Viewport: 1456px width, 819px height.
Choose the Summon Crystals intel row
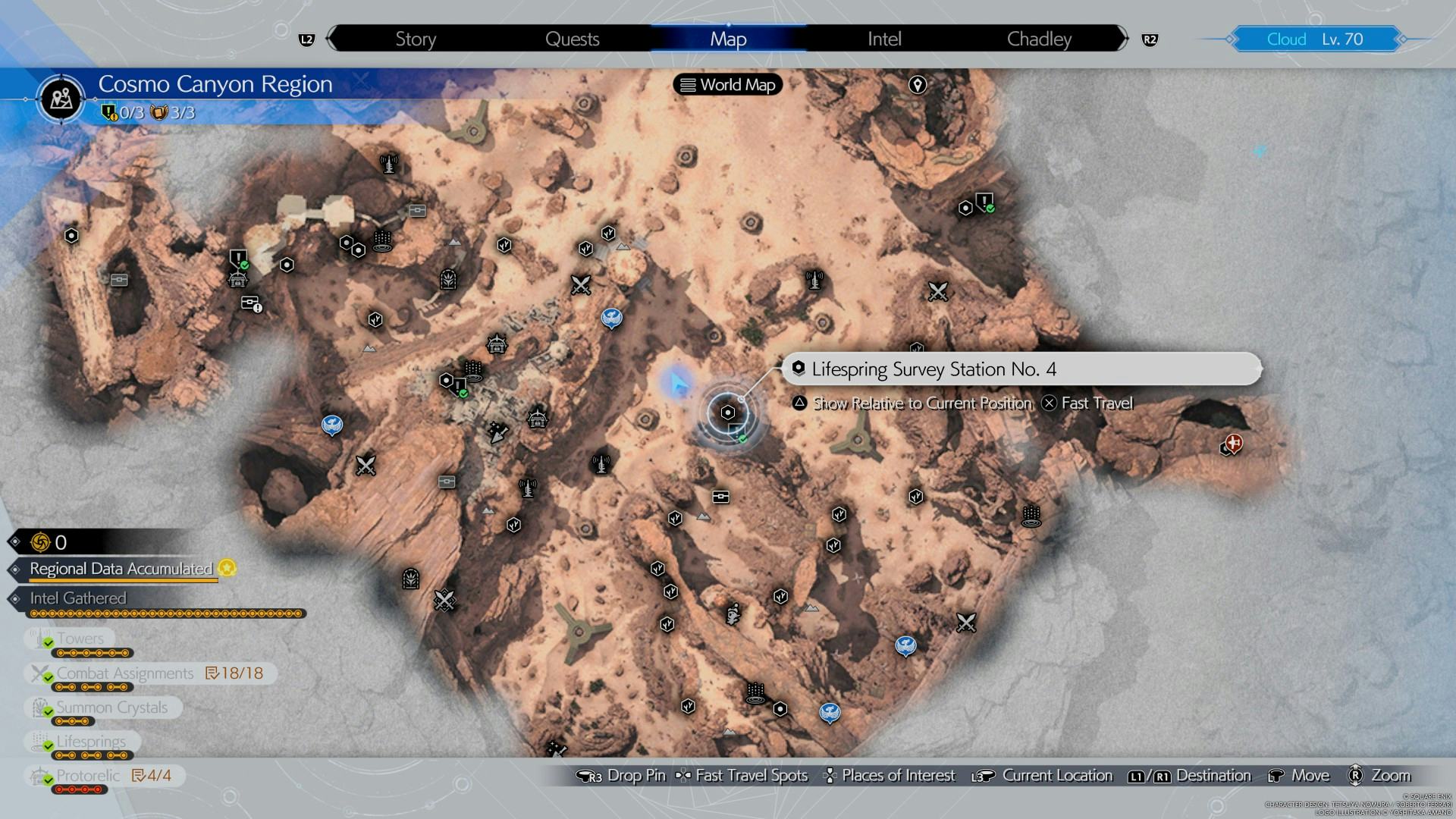pos(111,708)
